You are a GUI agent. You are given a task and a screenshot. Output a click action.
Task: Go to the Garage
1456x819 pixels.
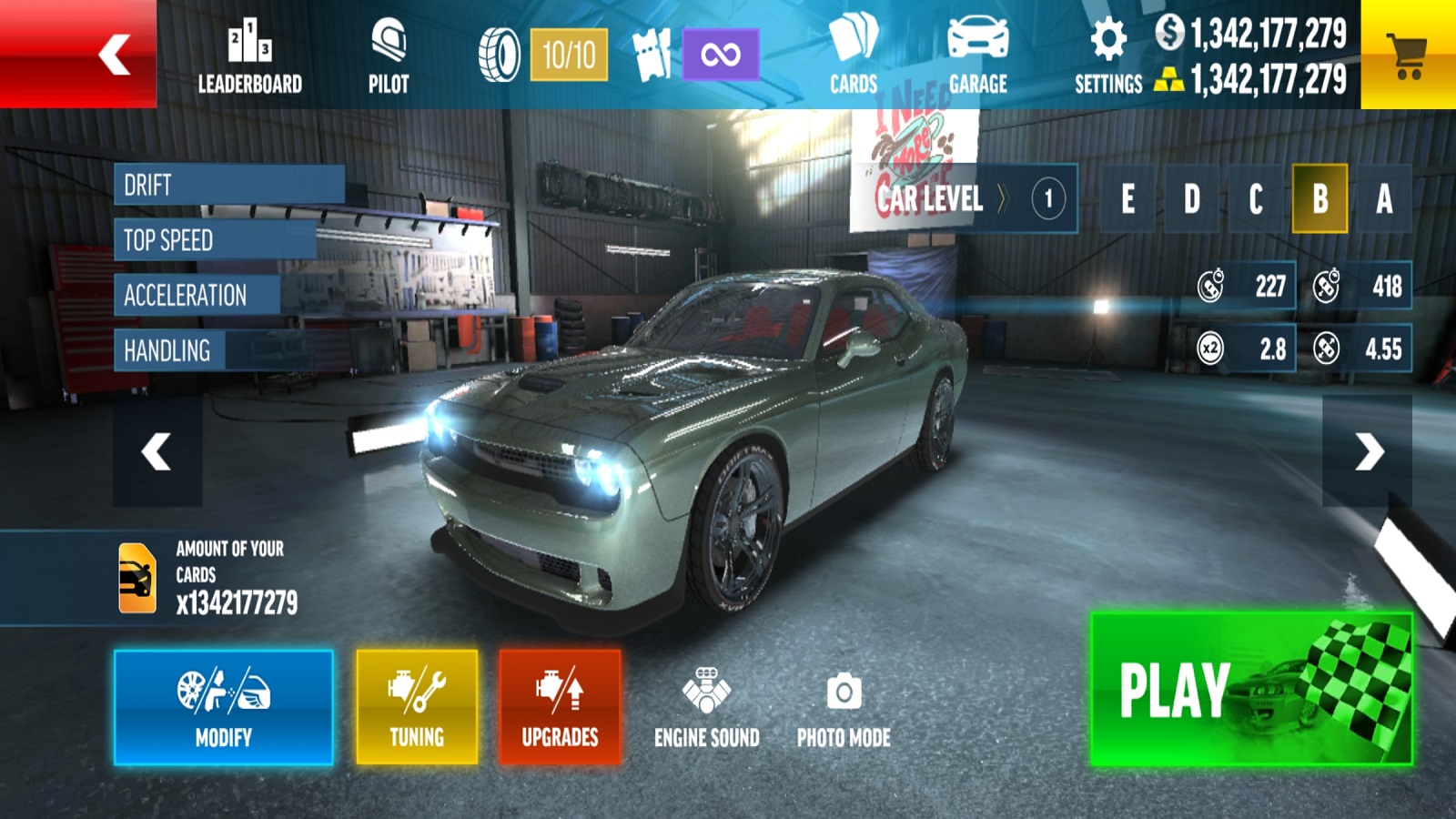point(978,56)
